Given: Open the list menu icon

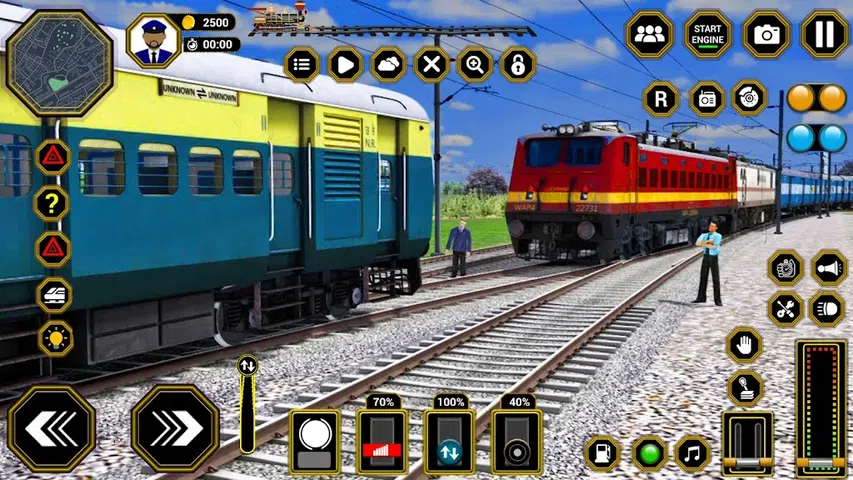Looking at the screenshot, I should point(302,65).
